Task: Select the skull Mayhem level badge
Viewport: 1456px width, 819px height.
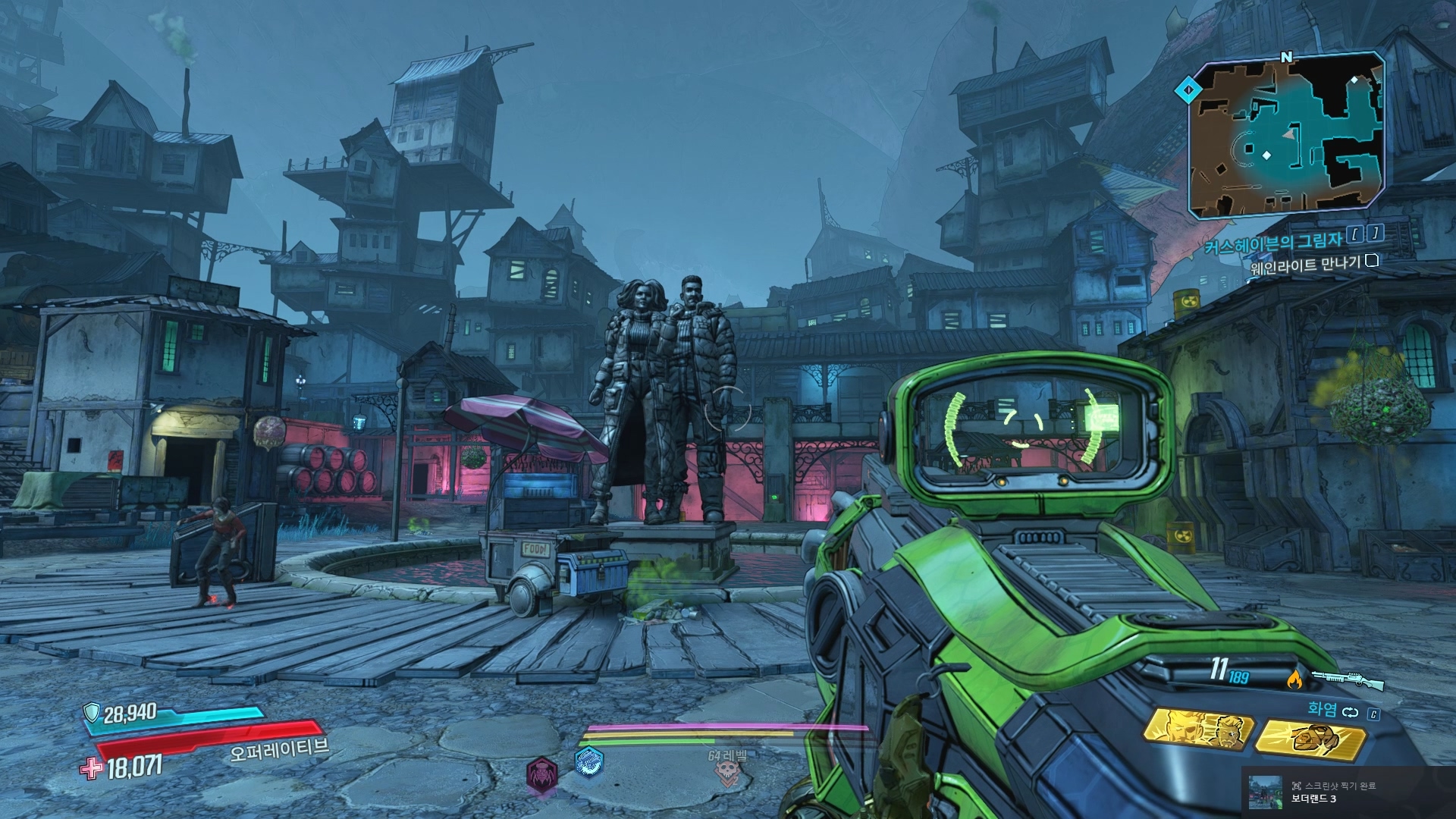Action: click(727, 771)
